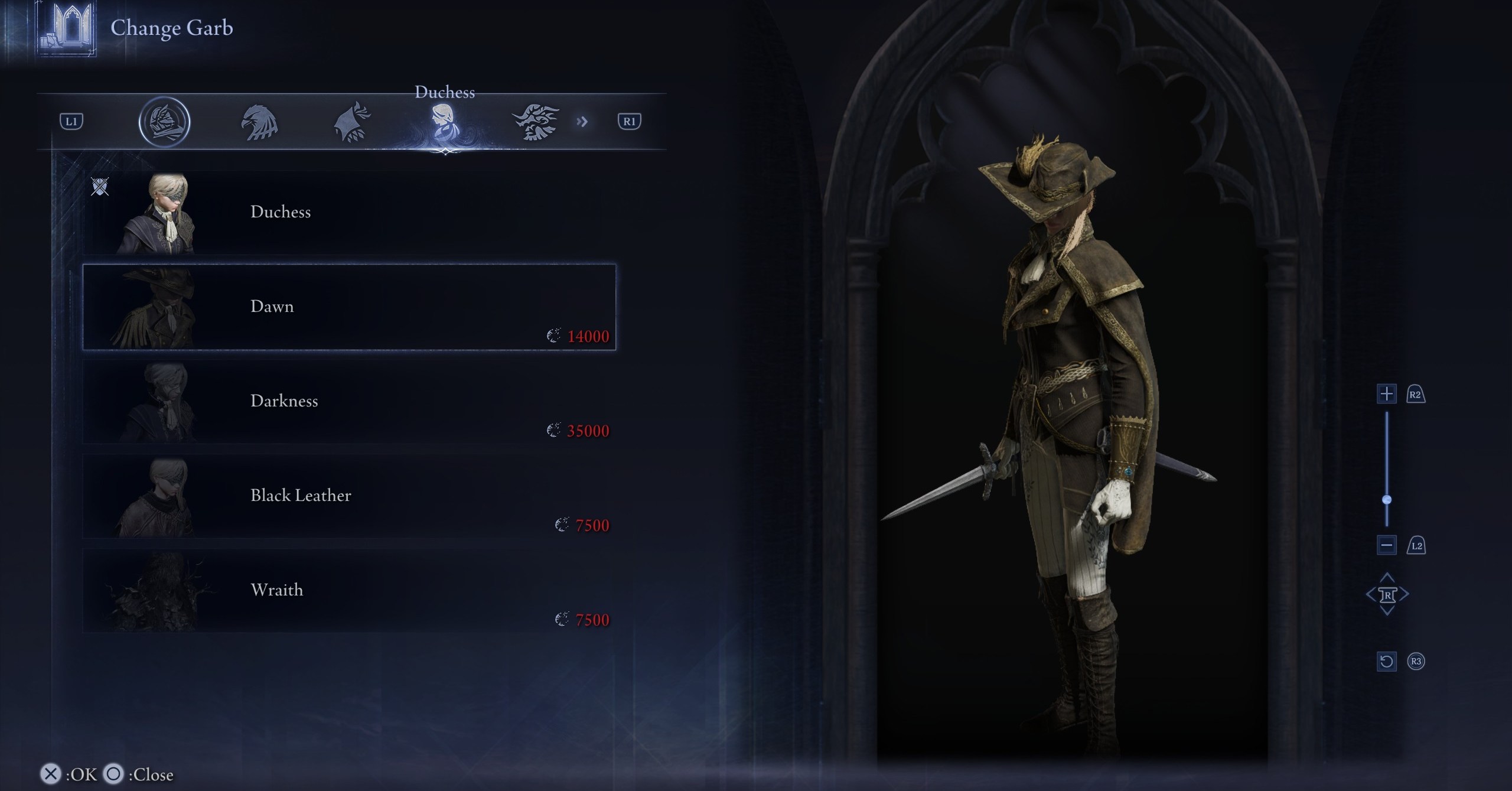Viewport: 1512px width, 791px height.
Task: Show more character tabs with double arrow
Action: [582, 122]
